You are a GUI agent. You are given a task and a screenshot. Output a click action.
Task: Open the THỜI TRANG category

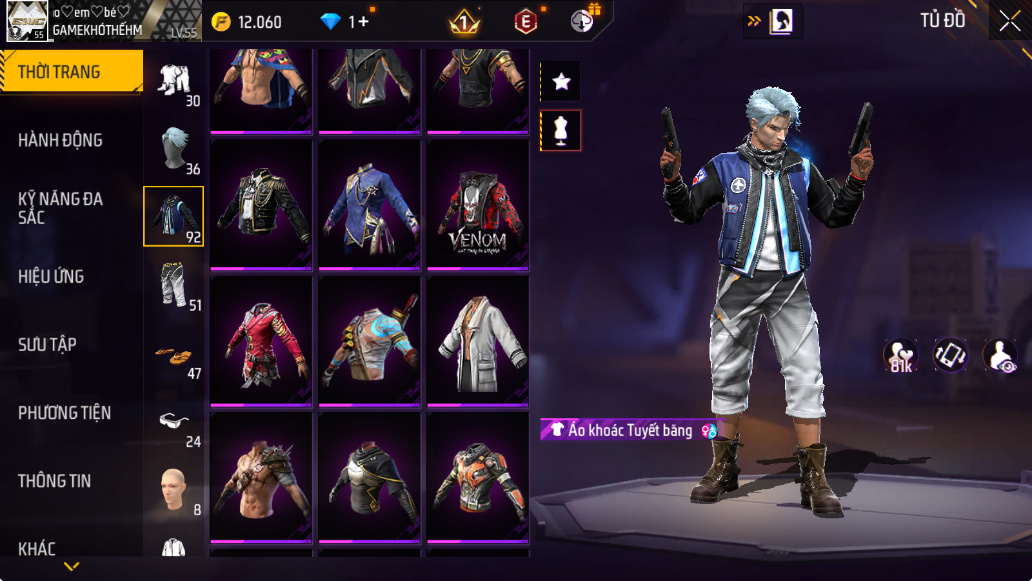[70, 72]
